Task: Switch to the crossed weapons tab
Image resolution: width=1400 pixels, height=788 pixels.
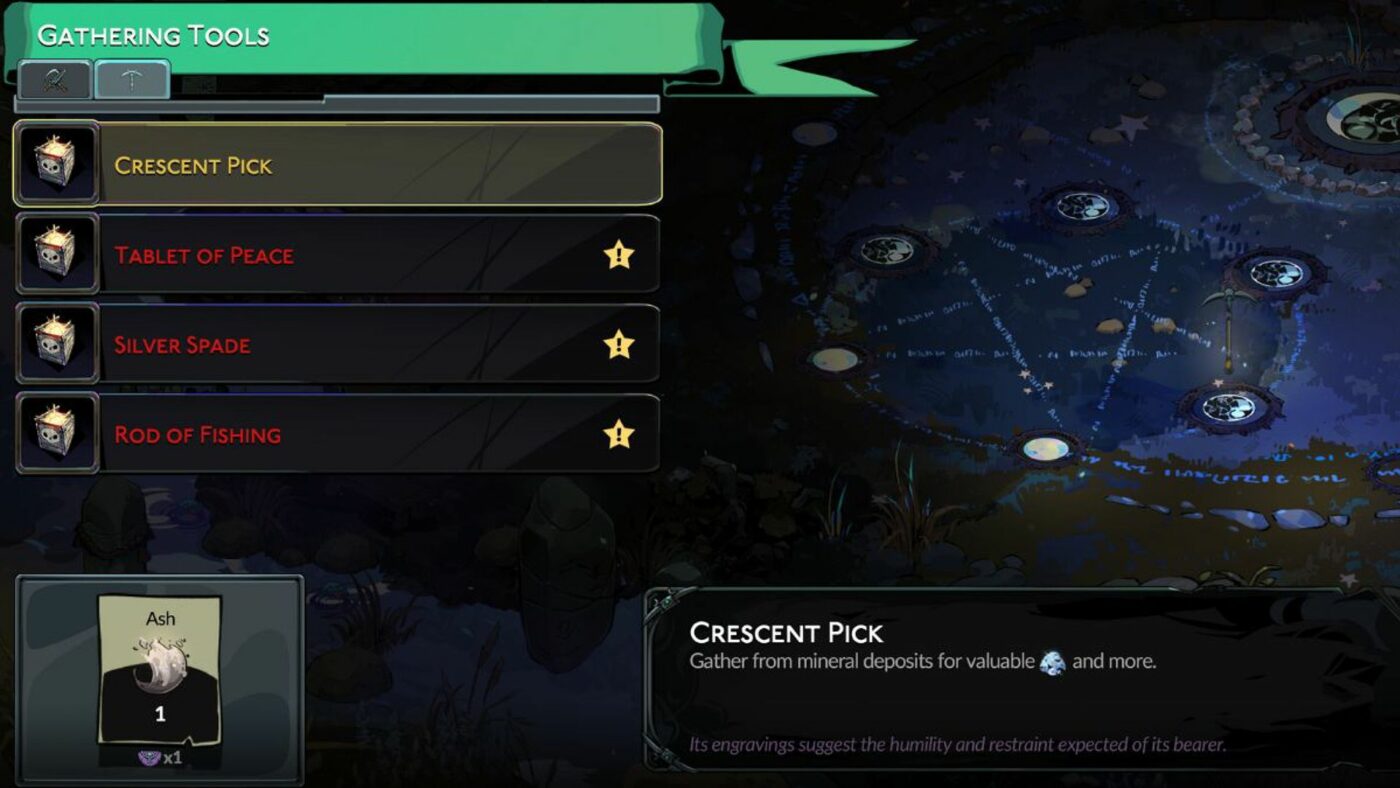Action: (x=54, y=80)
